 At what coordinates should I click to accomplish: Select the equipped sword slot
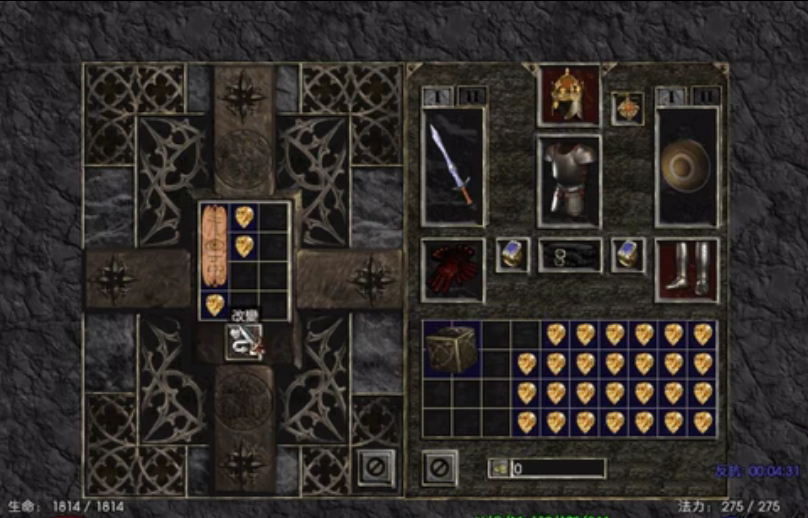453,165
